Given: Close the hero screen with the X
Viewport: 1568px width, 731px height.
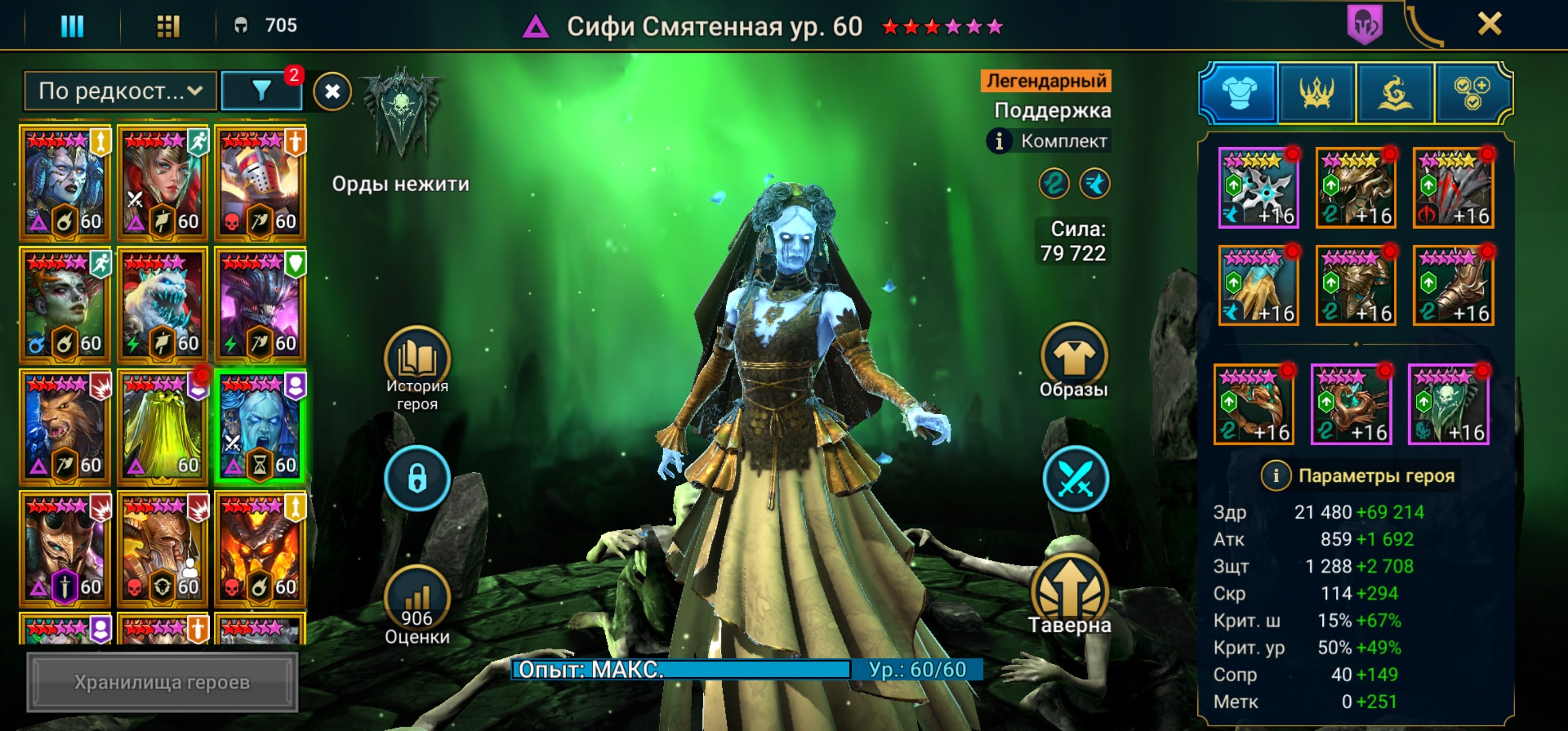Looking at the screenshot, I should [1489, 24].
